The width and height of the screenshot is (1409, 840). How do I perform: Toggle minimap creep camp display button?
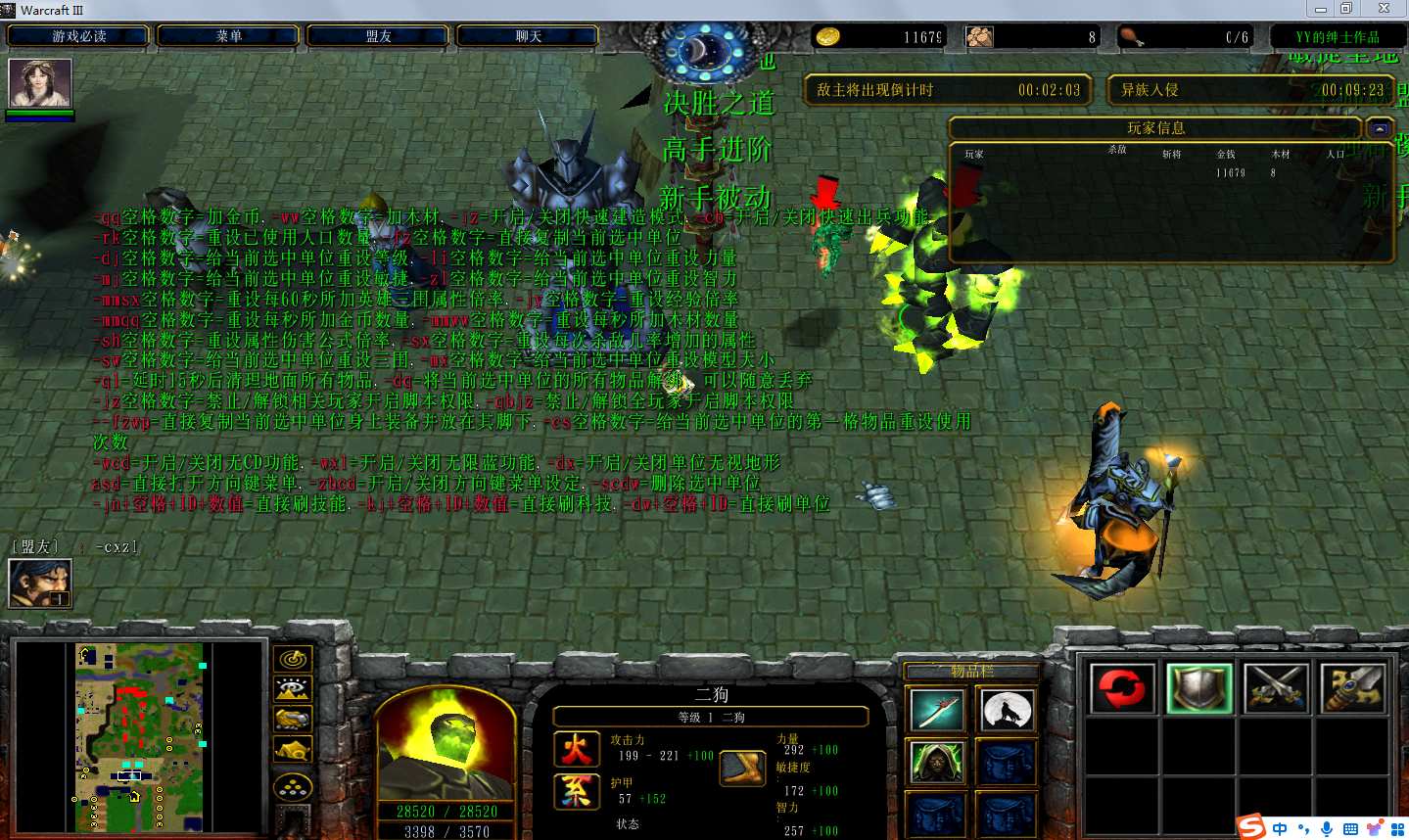[x=293, y=751]
